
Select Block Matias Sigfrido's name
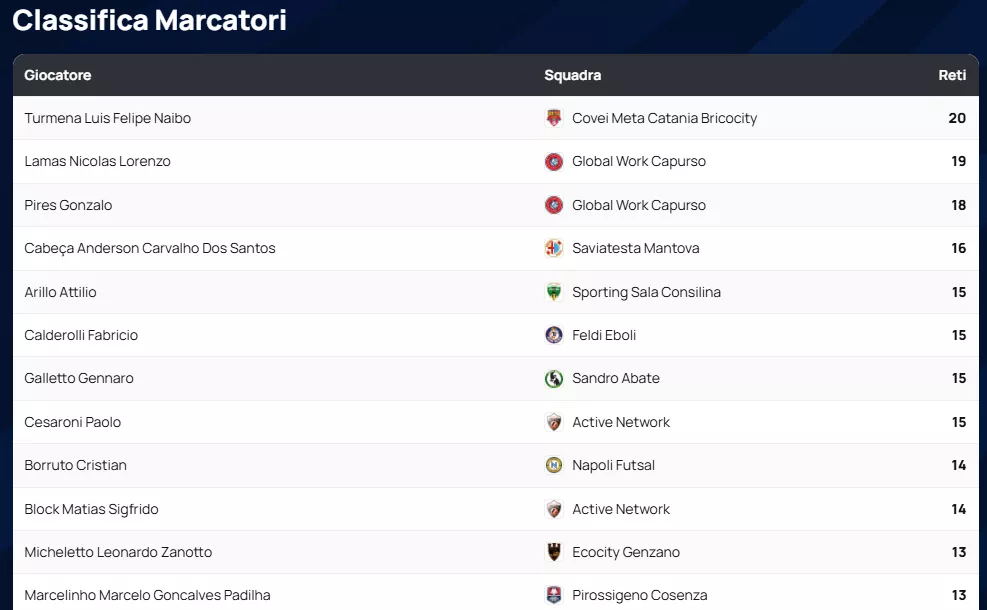click(x=91, y=509)
